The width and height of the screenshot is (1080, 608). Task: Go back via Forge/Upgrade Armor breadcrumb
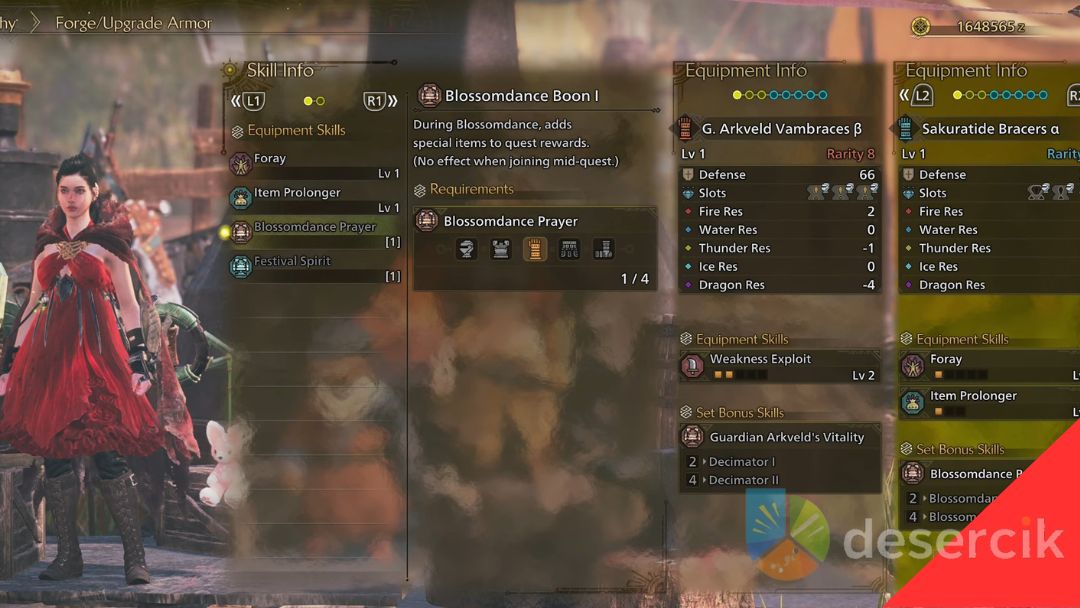point(134,23)
